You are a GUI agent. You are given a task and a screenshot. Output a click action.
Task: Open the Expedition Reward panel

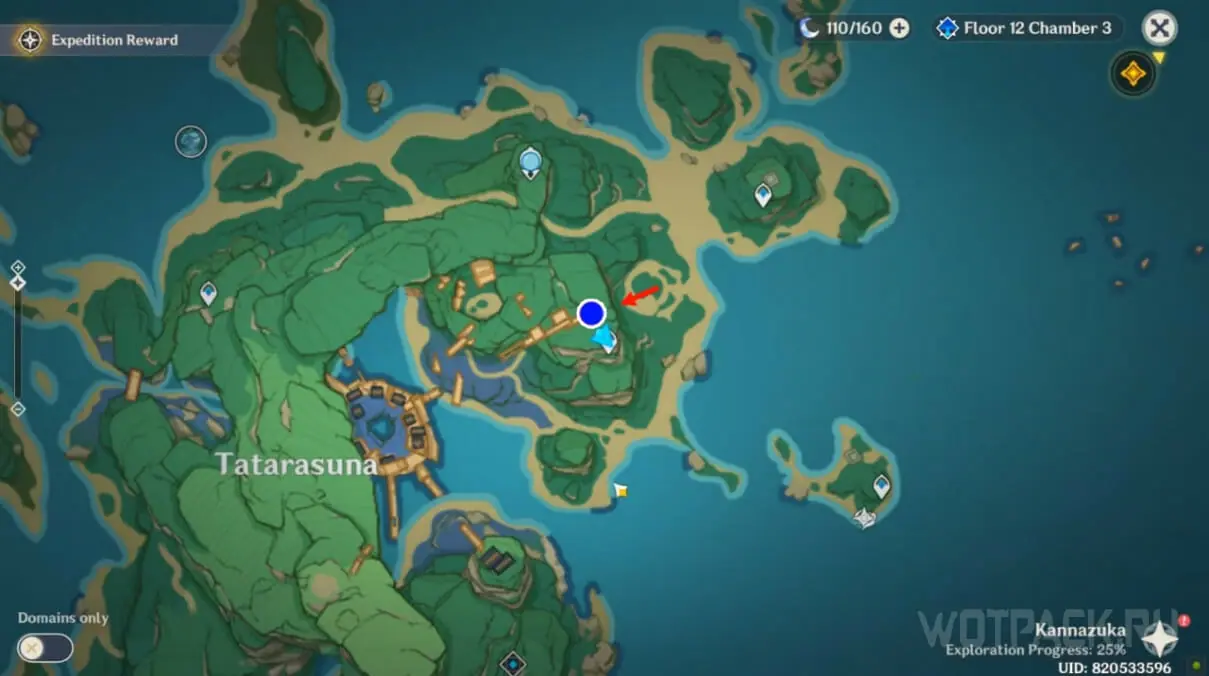coord(100,40)
